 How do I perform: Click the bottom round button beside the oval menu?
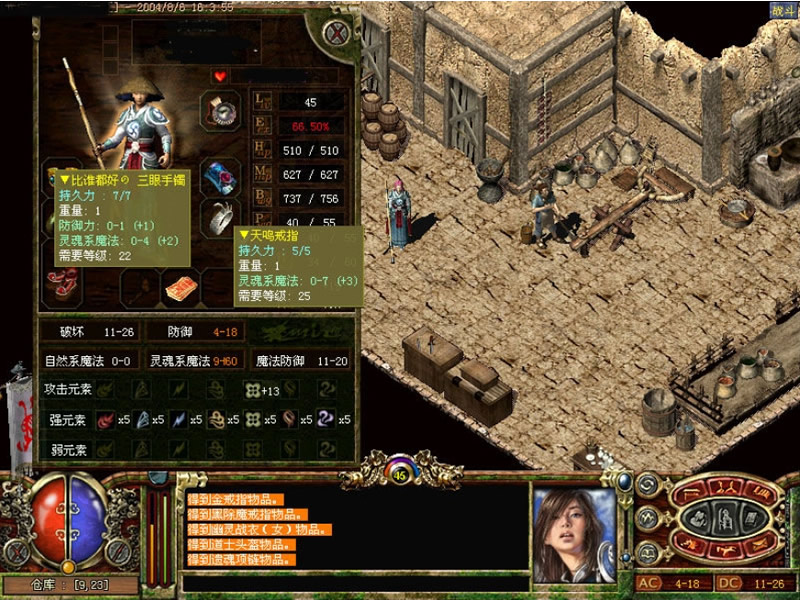pyautogui.click(x=646, y=551)
